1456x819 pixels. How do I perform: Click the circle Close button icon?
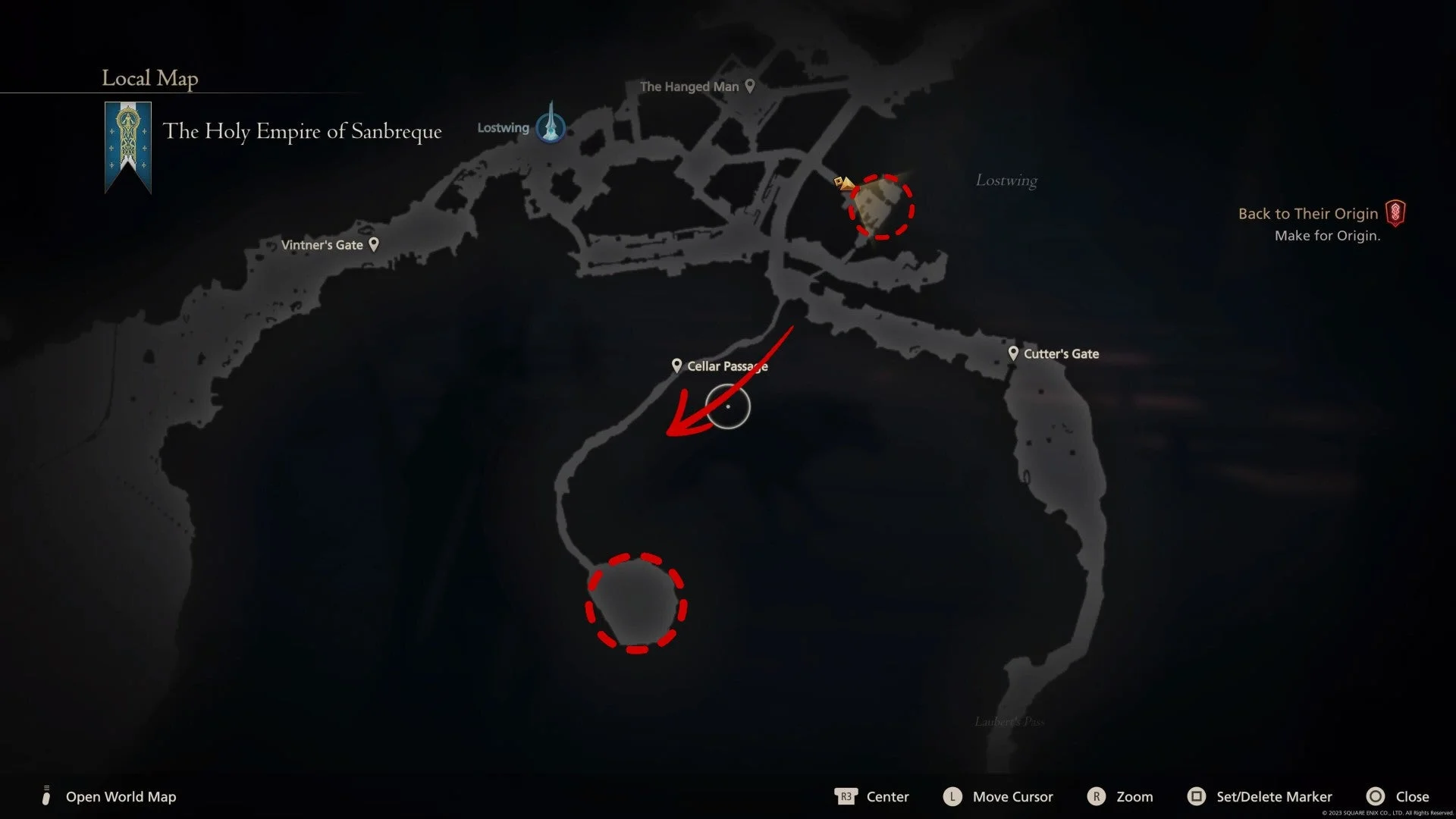[x=1376, y=796]
